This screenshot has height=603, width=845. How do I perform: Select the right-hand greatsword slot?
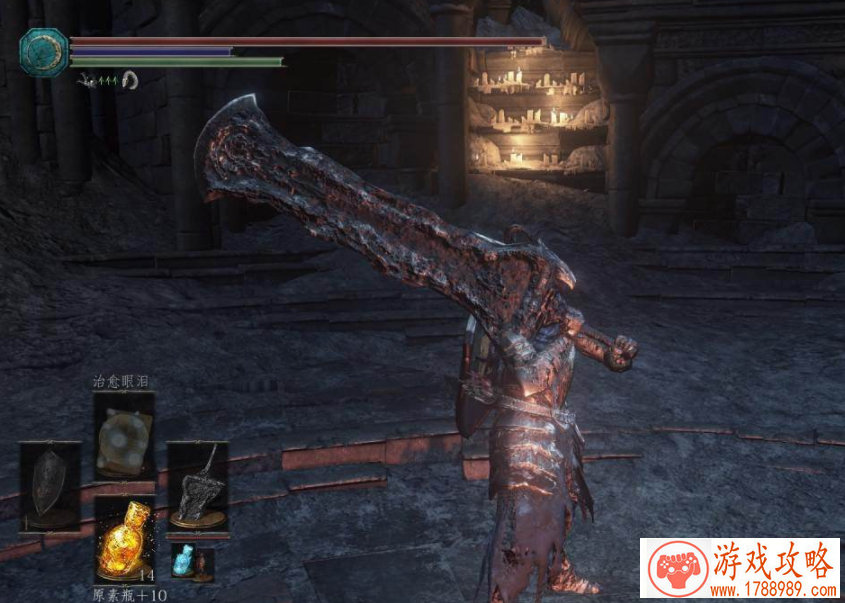tap(197, 486)
